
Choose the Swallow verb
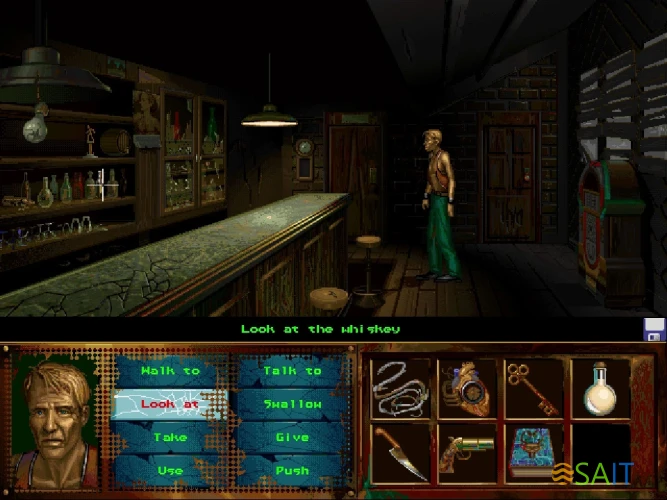coord(292,404)
